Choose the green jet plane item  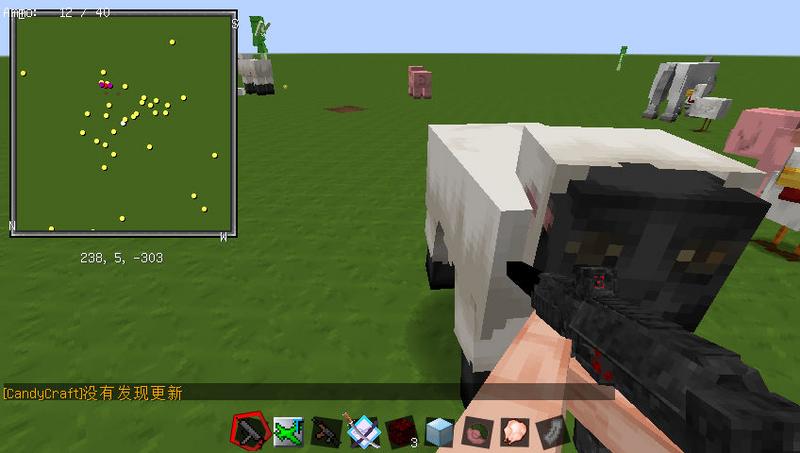tap(288, 431)
